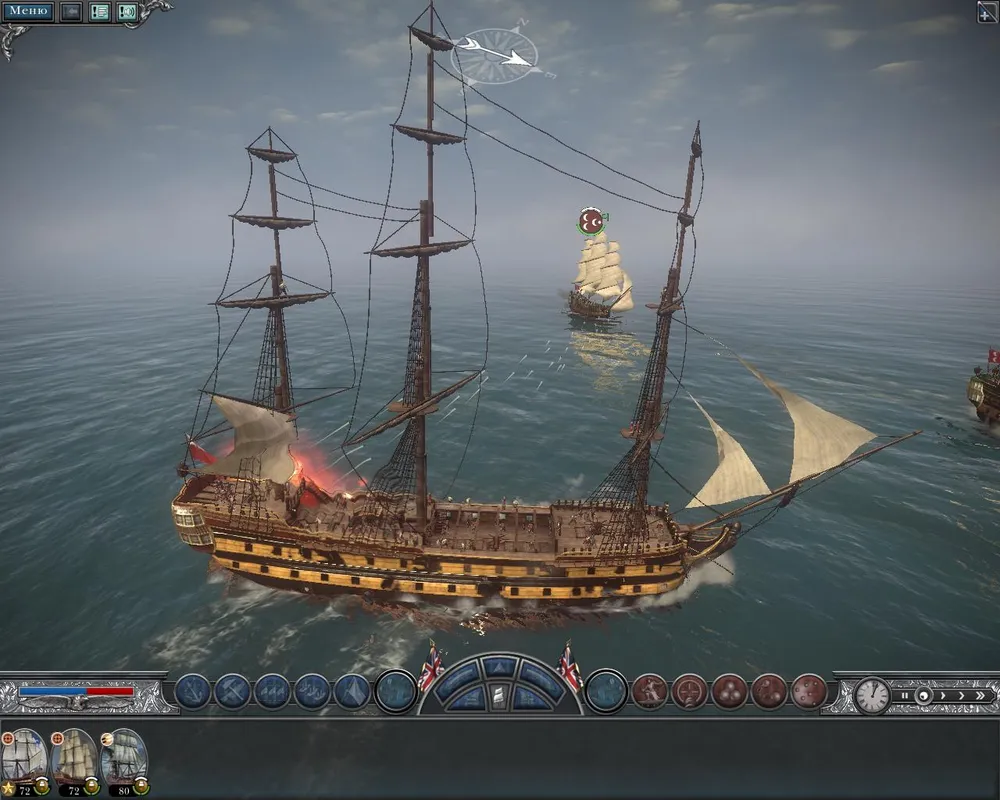1000x800 pixels.
Task: Choose the three cannonballs shot icon
Action: [x=729, y=691]
